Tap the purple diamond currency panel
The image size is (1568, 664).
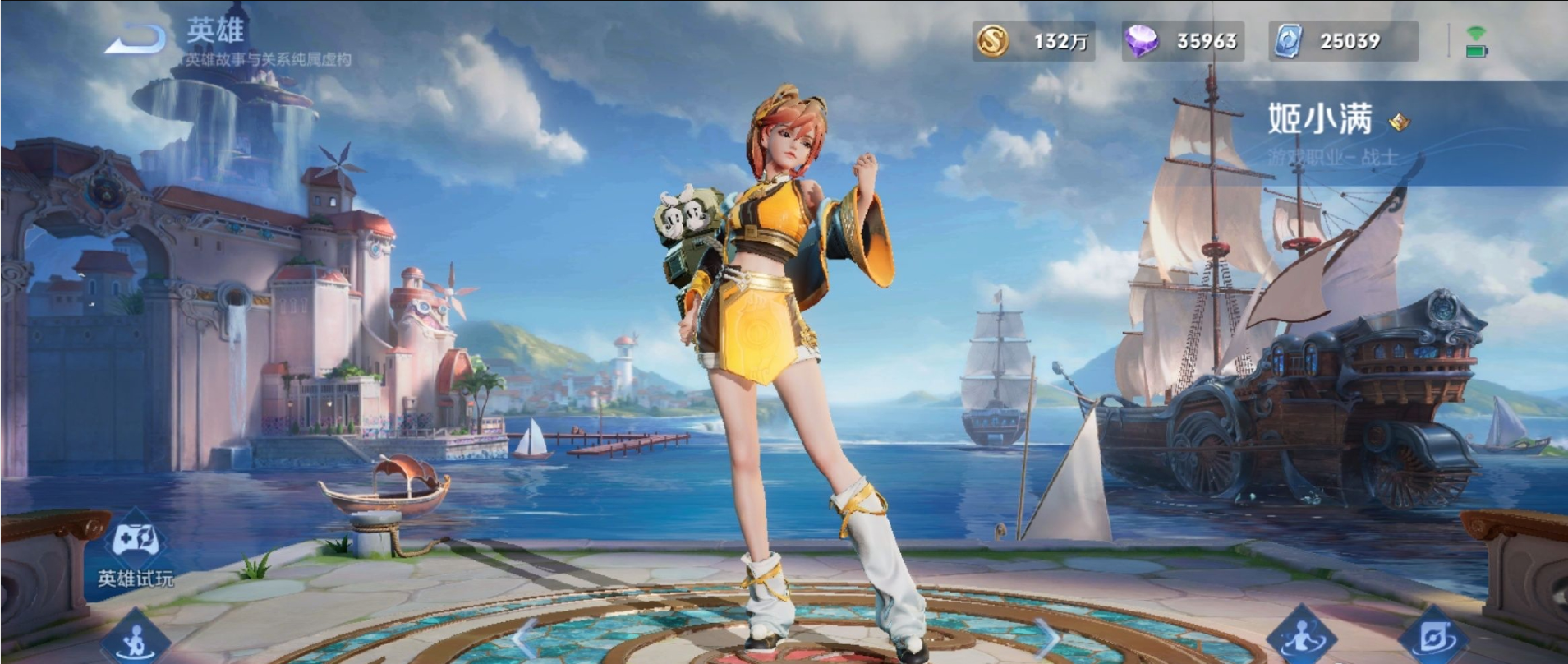[1183, 41]
